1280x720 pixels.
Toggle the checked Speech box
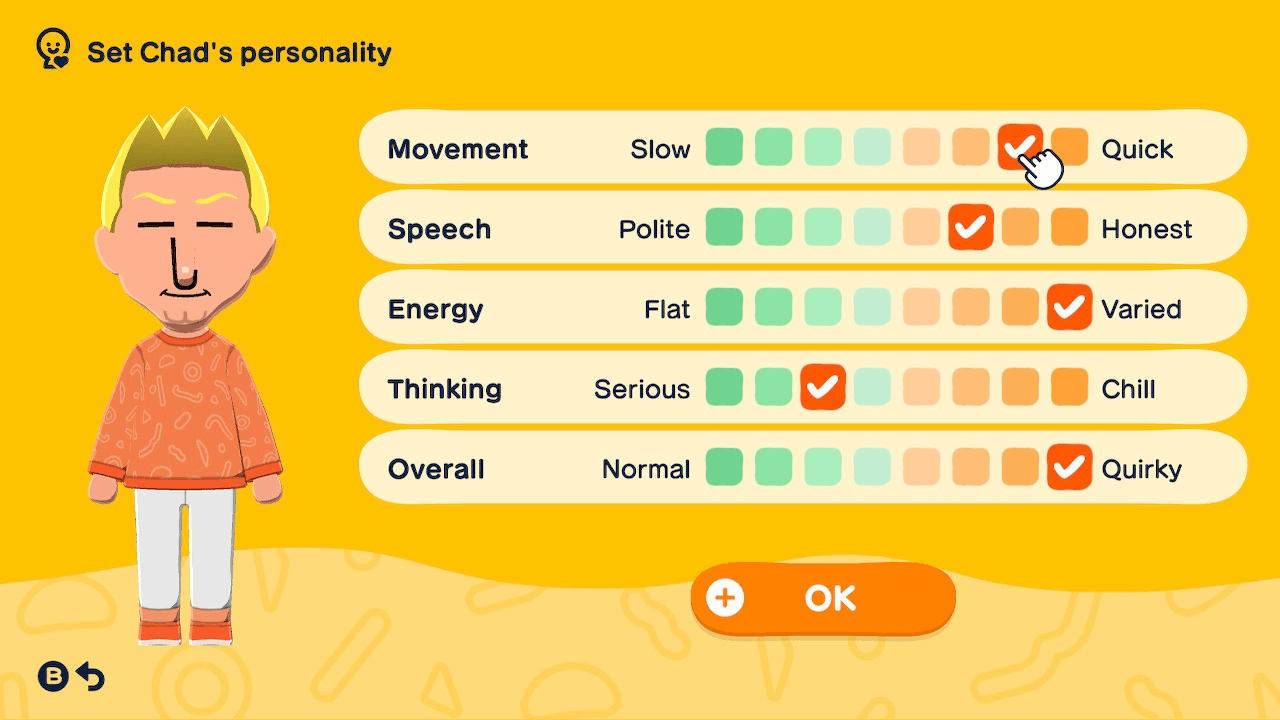[971, 227]
